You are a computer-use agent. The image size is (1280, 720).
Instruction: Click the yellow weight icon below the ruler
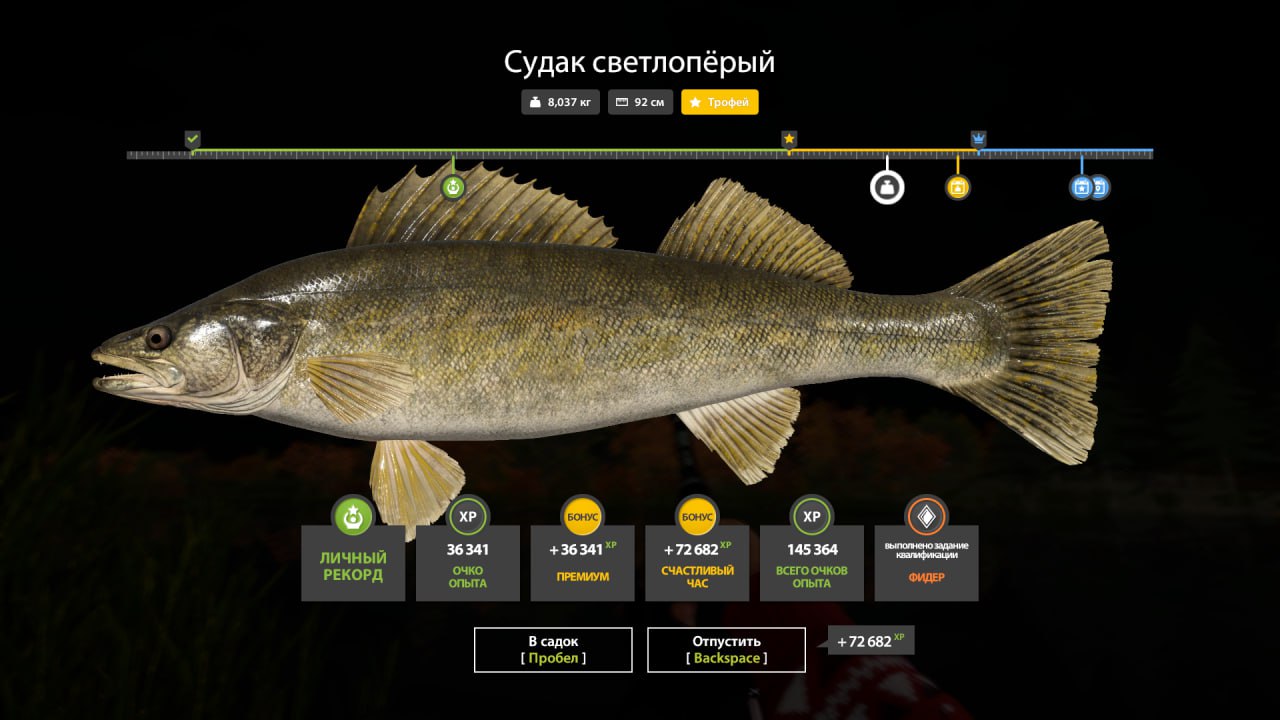point(956,187)
